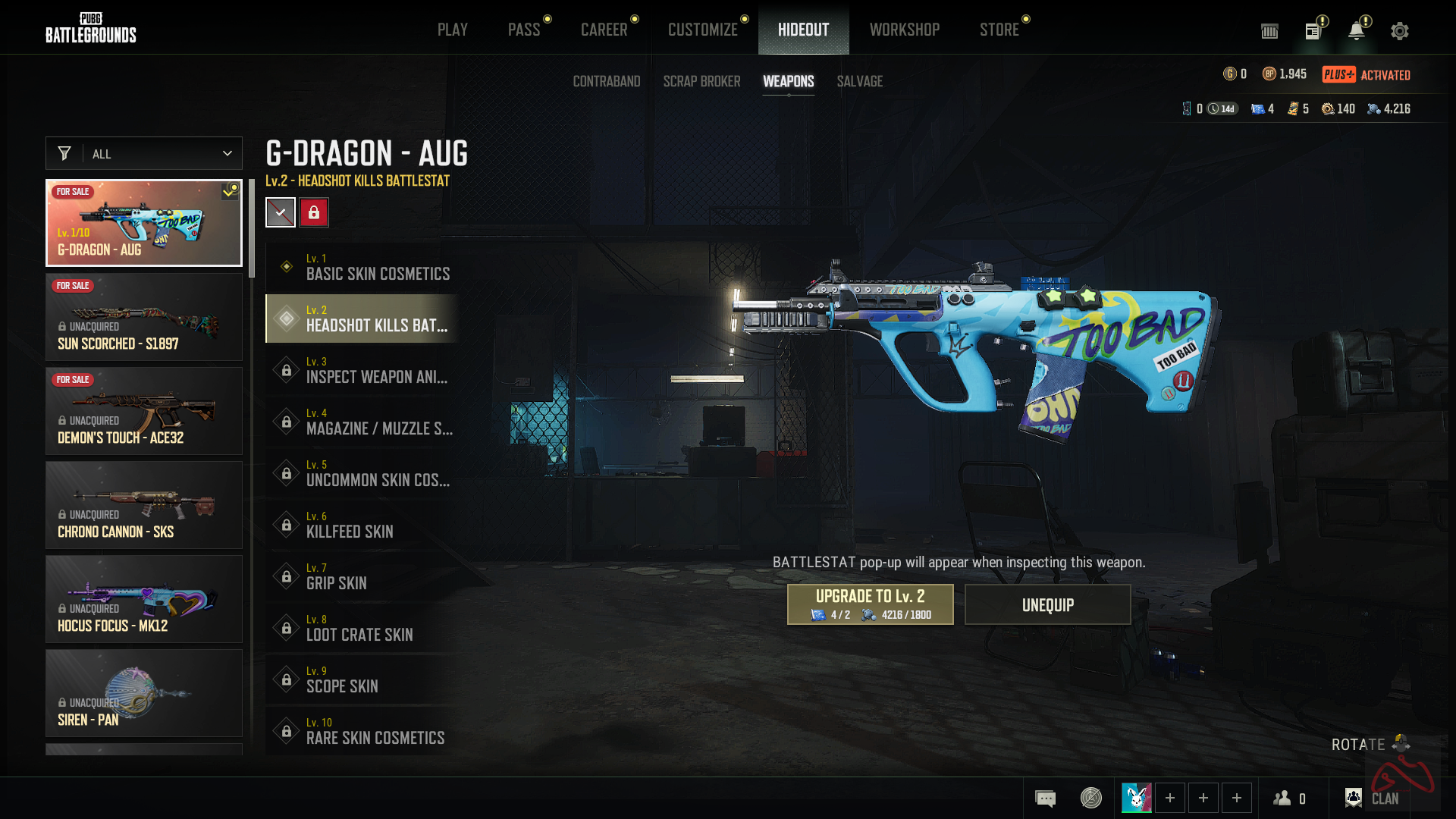Click UPGRADE TO Lv. 2 button
Screen dimensions: 1456x819
(870, 604)
